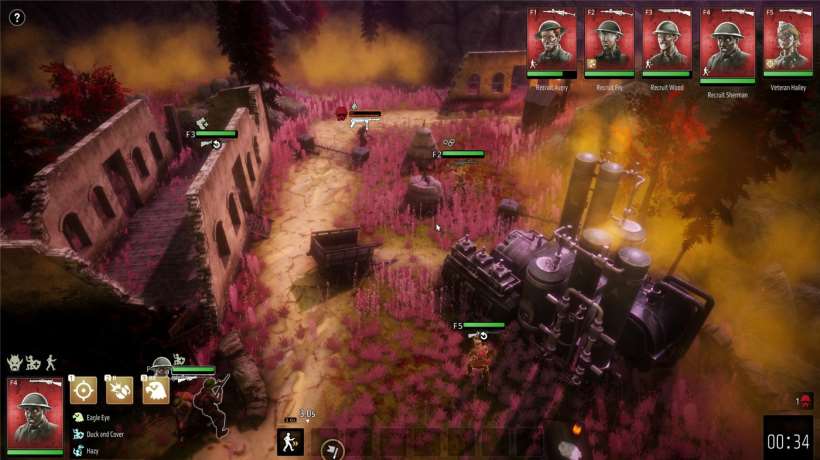Activate the eagle head ability
Viewport: 820px width, 460px height.
154,390
